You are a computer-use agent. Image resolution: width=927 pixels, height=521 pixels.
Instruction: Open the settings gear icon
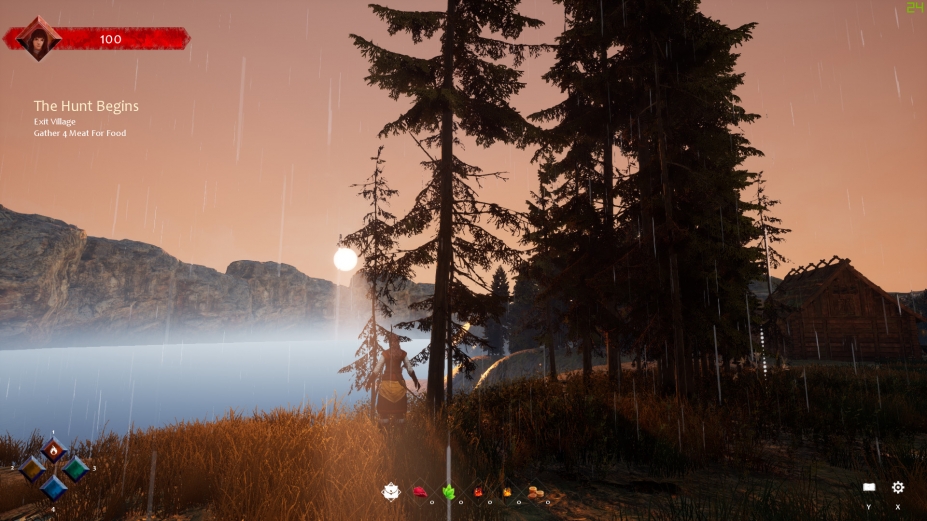[x=898, y=487]
